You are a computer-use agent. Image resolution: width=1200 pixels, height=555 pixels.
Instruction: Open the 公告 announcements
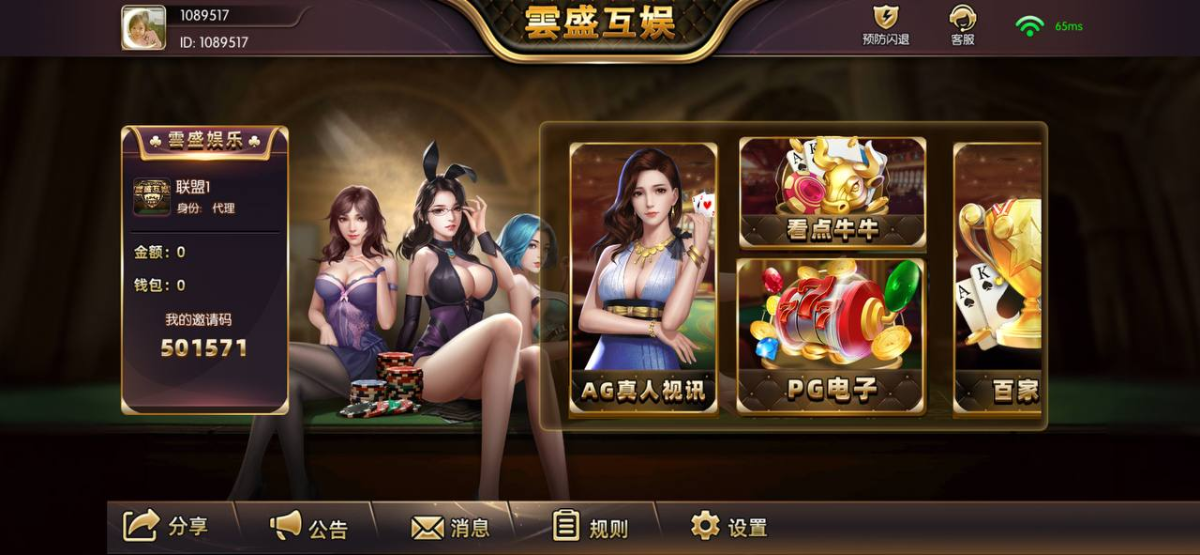(309, 526)
